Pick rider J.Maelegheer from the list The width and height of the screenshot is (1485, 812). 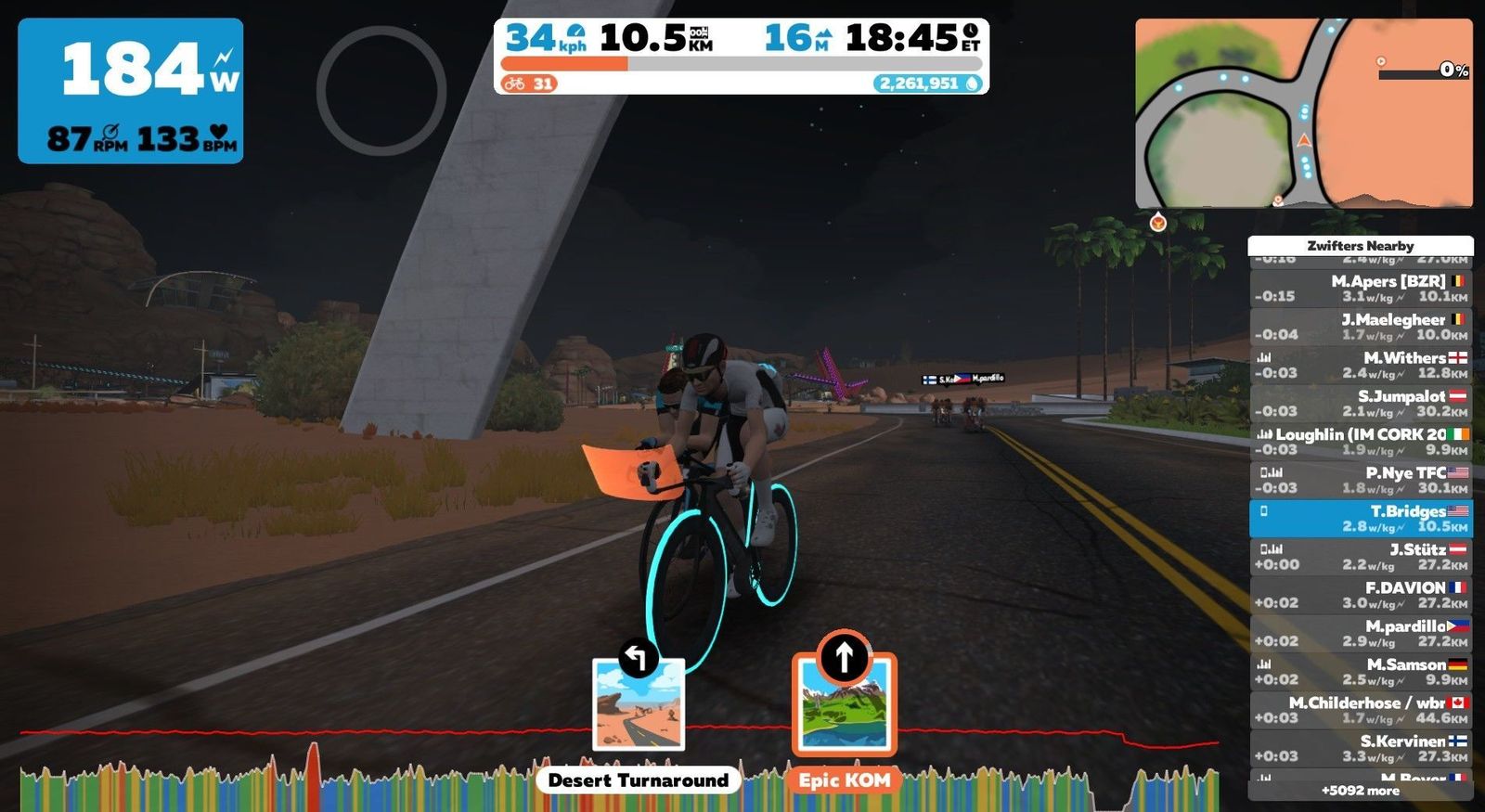(1361, 326)
